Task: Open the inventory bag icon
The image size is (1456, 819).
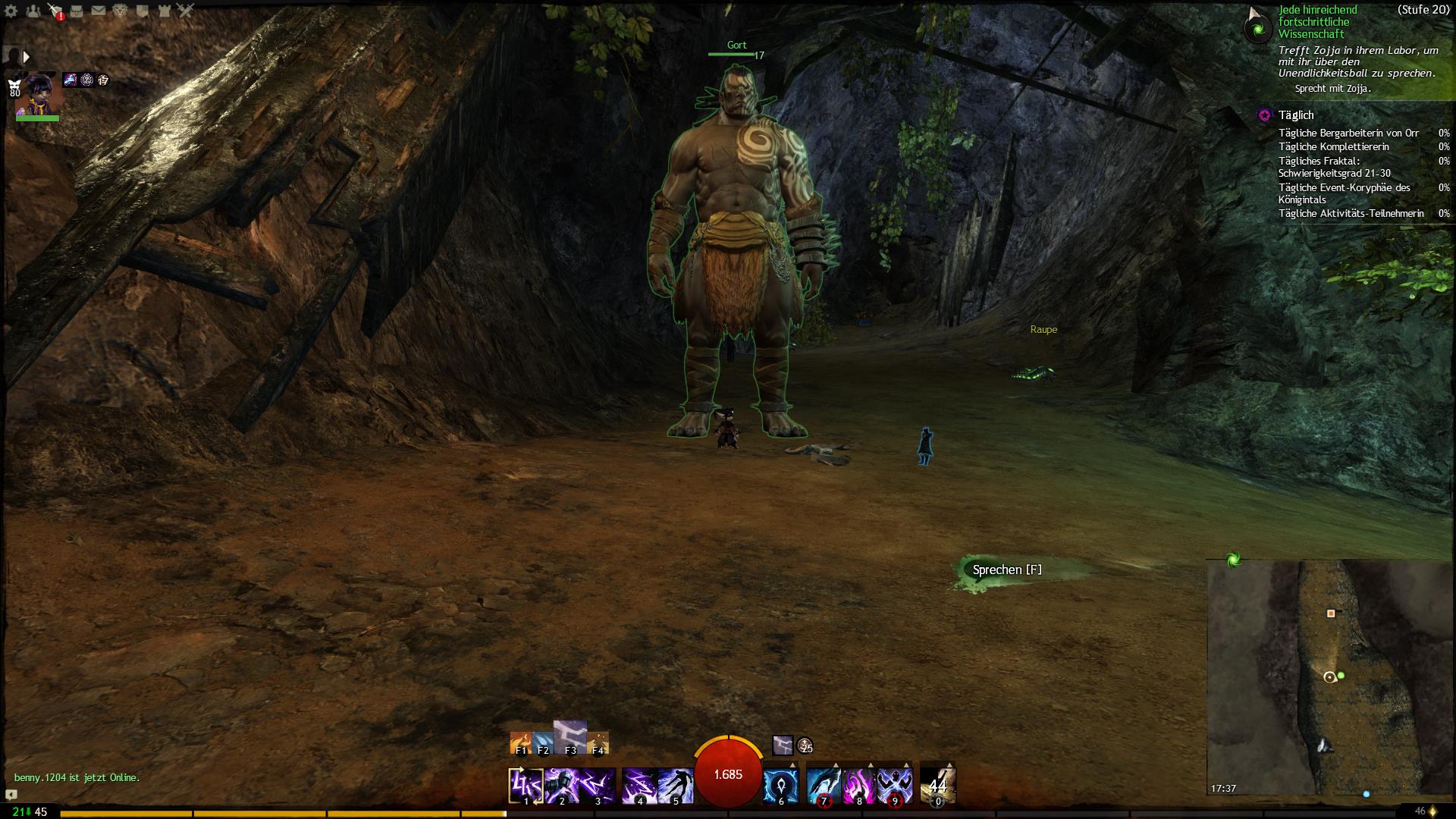Action: pos(77,11)
